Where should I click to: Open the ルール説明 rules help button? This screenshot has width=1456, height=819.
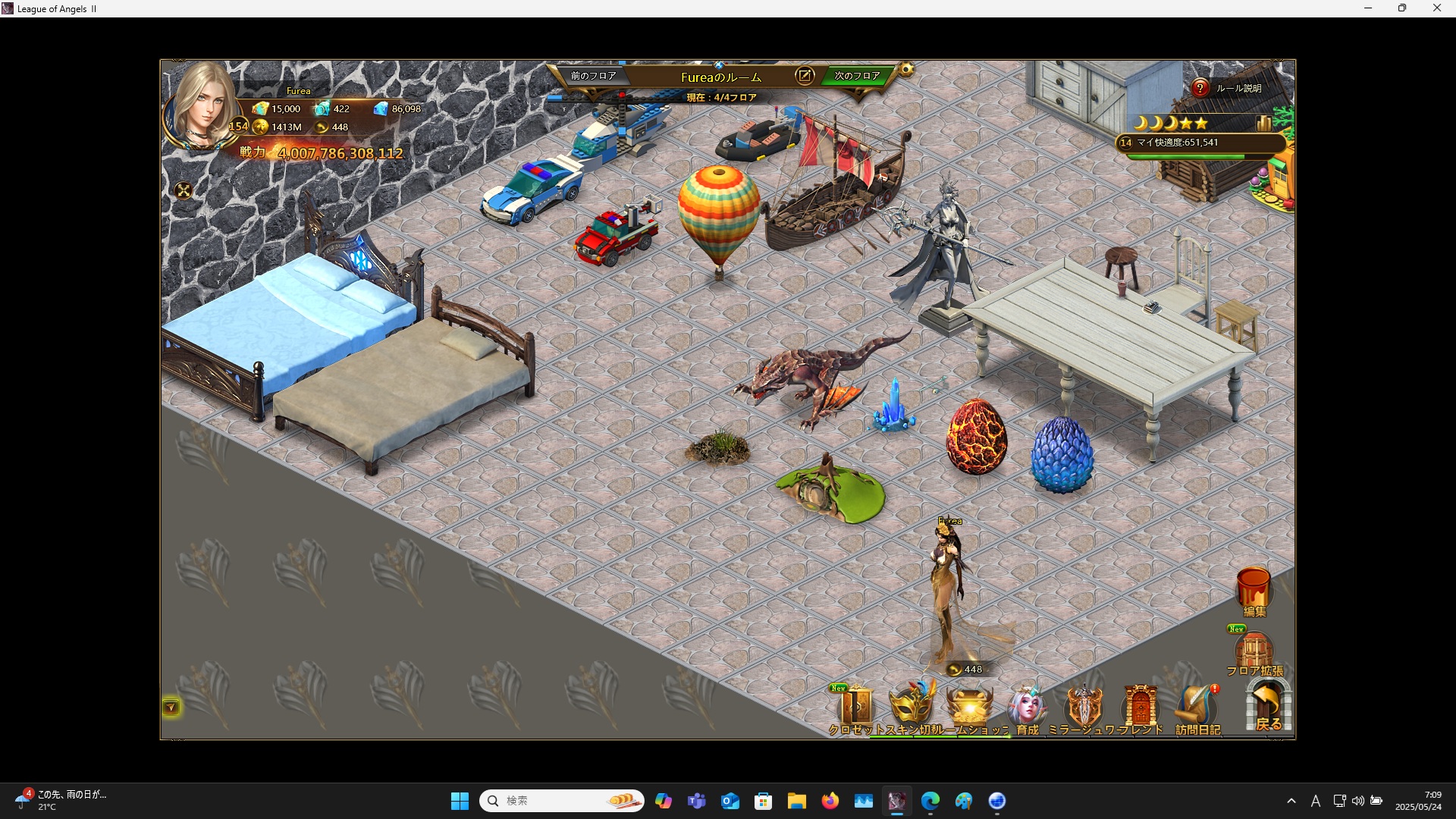coord(1200,89)
